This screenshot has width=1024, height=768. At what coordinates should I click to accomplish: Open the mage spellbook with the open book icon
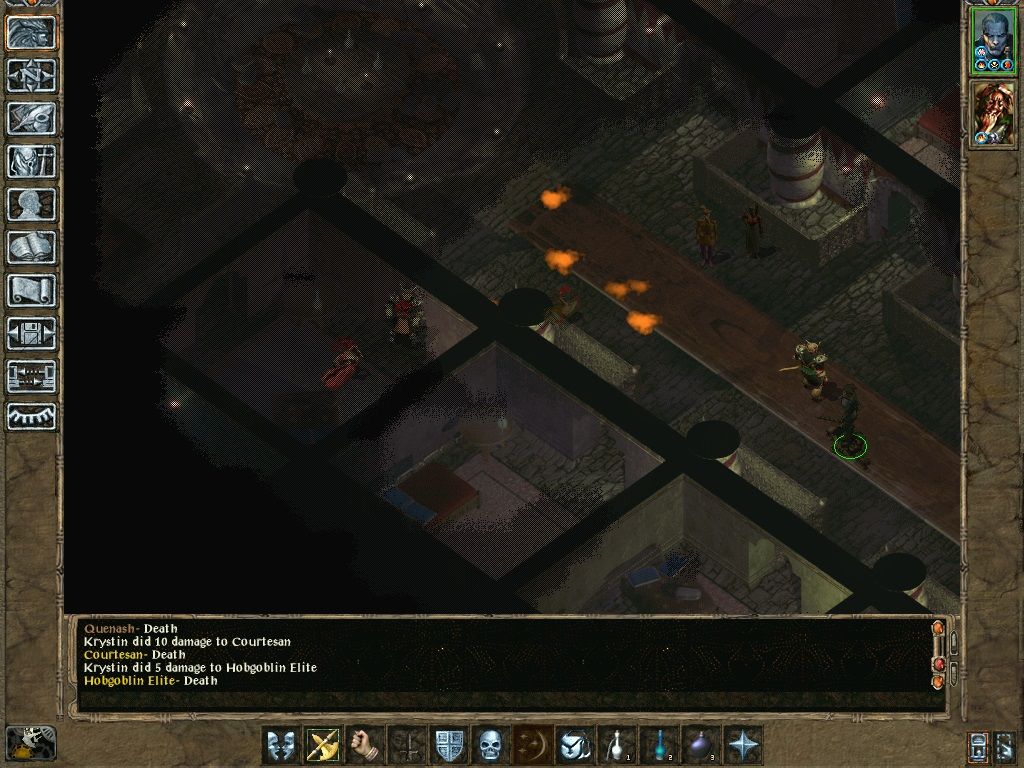point(31,247)
